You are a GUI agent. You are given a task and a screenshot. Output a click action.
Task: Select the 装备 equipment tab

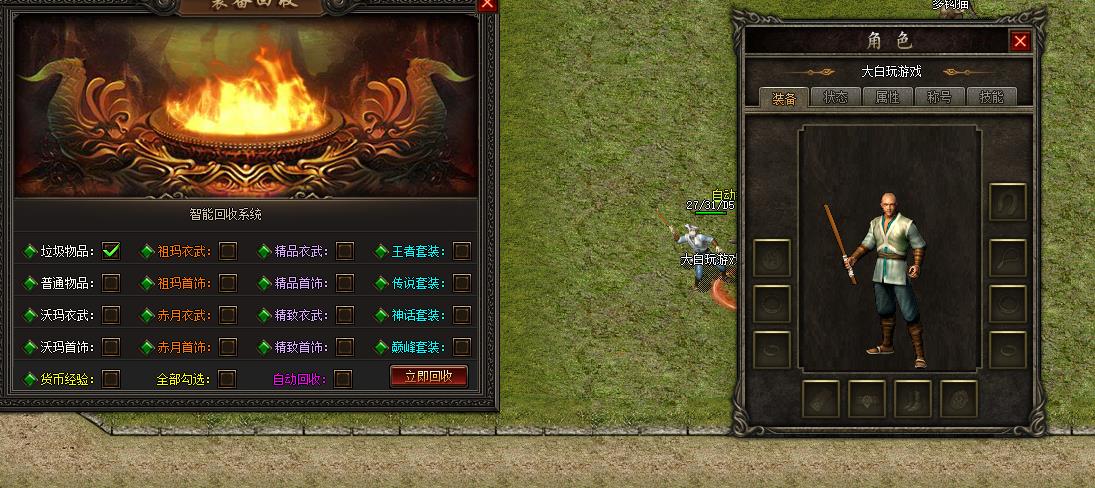click(x=784, y=97)
